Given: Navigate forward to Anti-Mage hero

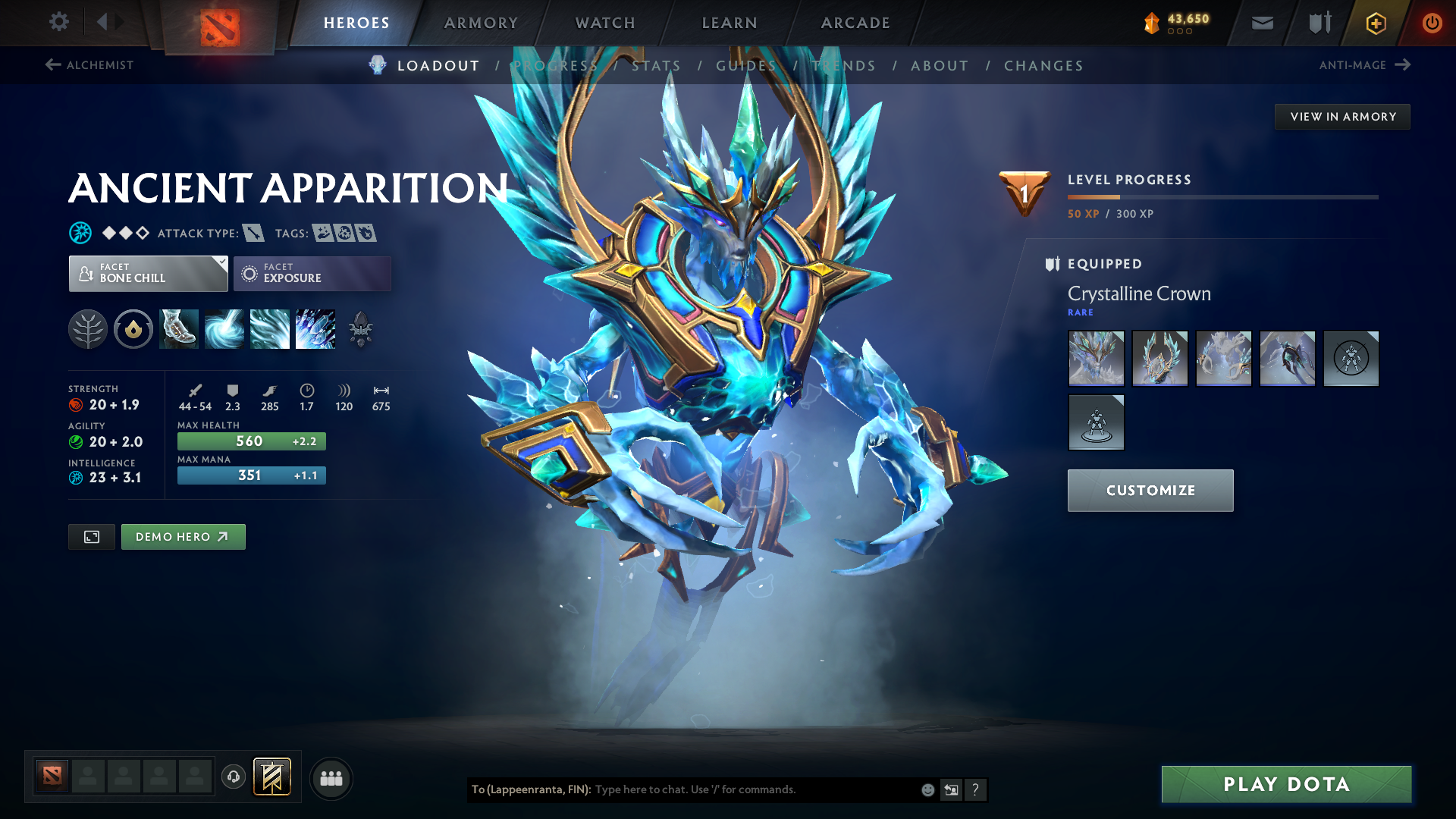Looking at the screenshot, I should pos(1365,65).
